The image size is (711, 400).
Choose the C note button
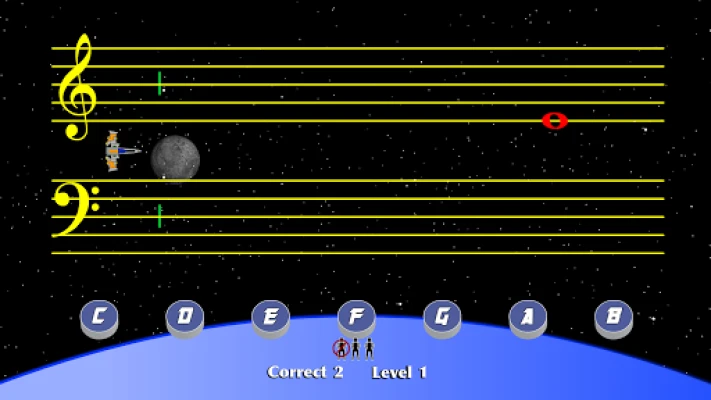click(99, 317)
